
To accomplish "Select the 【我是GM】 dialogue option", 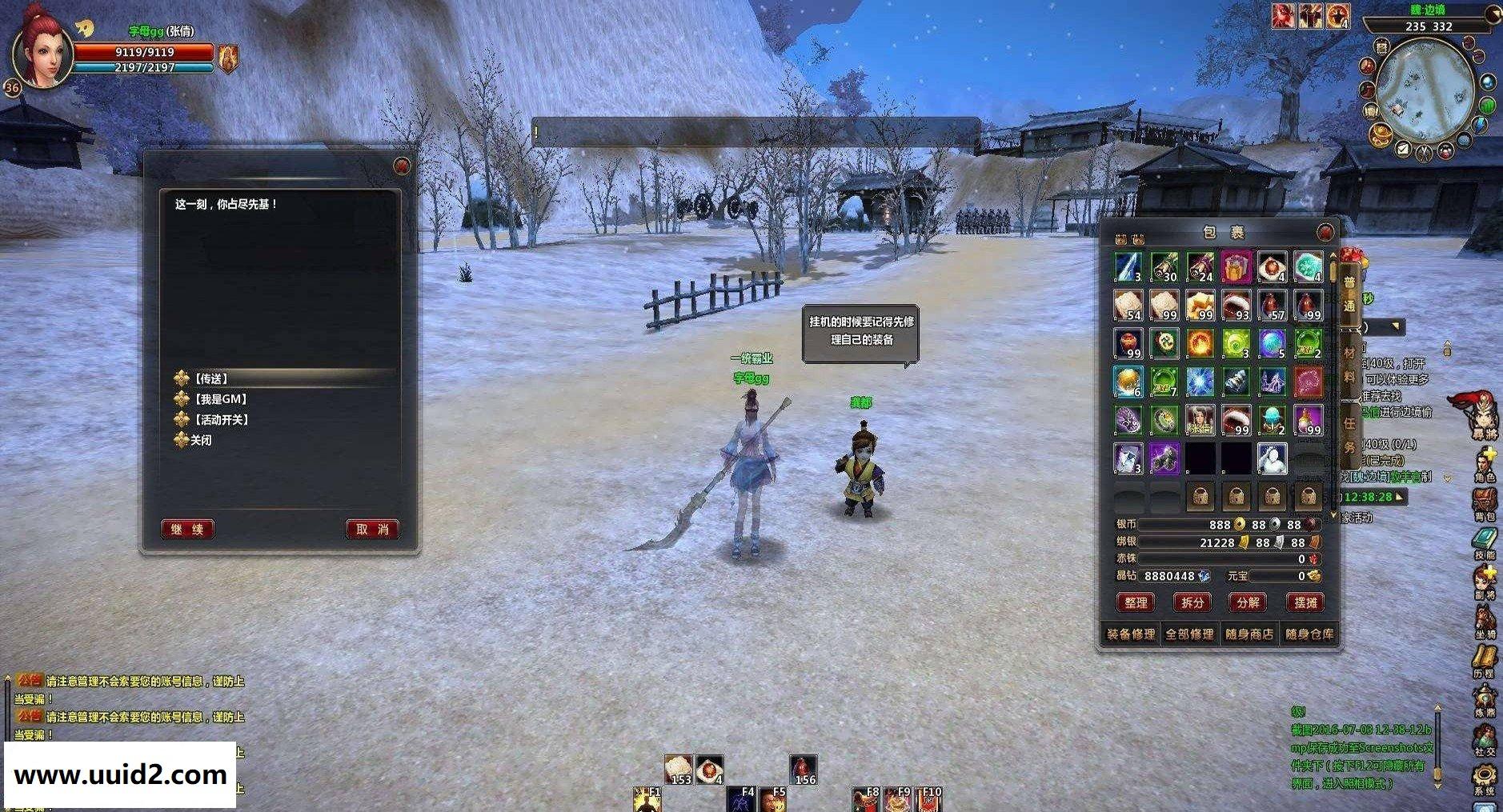I will click(221, 399).
